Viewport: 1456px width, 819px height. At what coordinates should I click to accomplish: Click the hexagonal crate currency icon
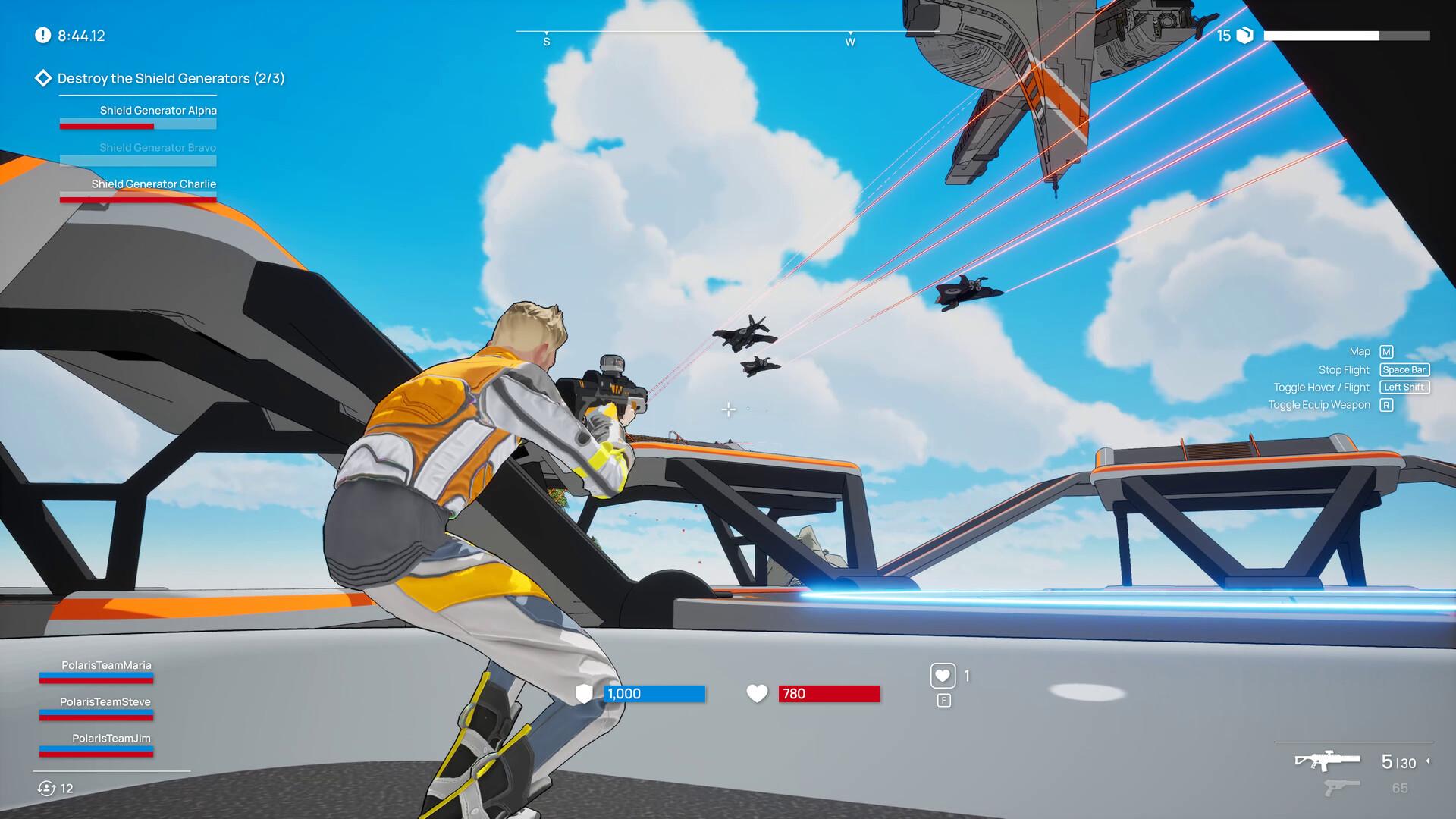pos(1244,34)
